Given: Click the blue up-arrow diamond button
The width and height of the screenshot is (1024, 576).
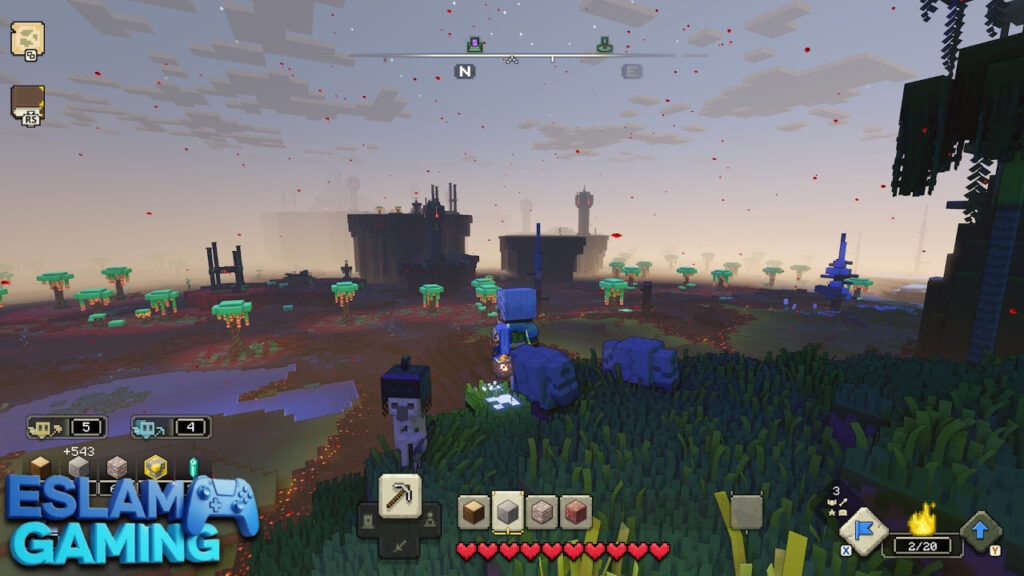Looking at the screenshot, I should tap(980, 531).
